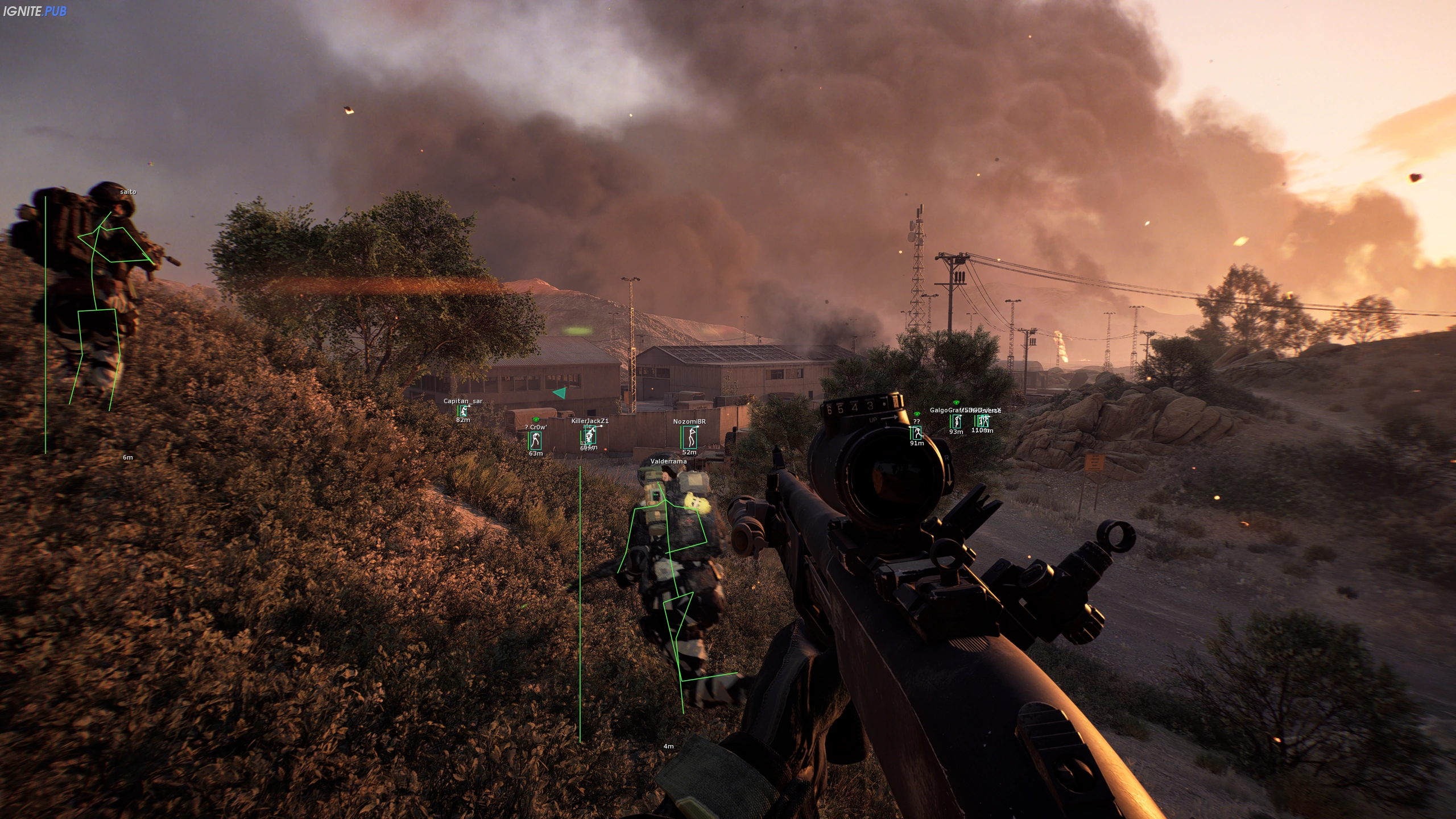Screen dimensions: 1456x819
Task: Click Capitan_sar's prone pose icon
Action: click(x=463, y=411)
